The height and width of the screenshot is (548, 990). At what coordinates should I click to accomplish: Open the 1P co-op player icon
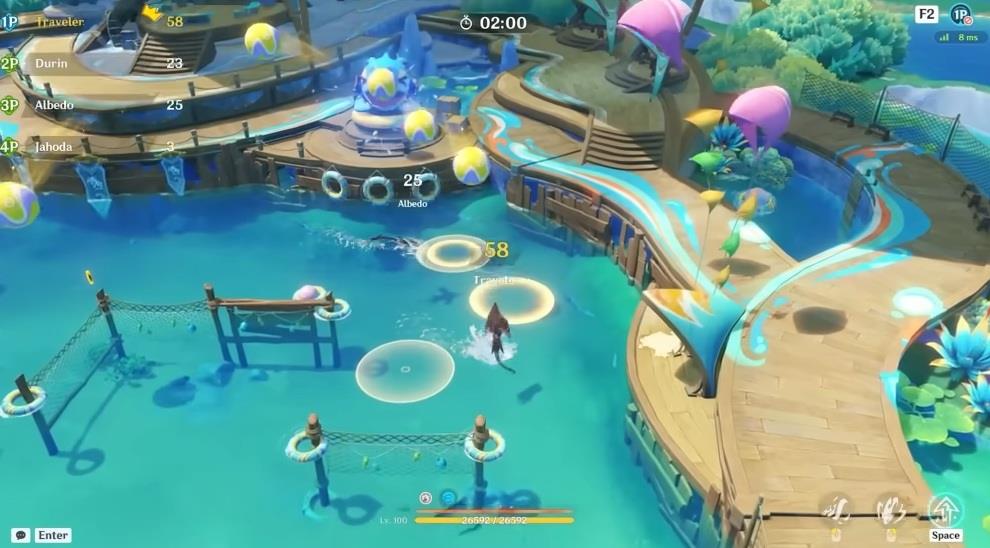[x=960, y=14]
